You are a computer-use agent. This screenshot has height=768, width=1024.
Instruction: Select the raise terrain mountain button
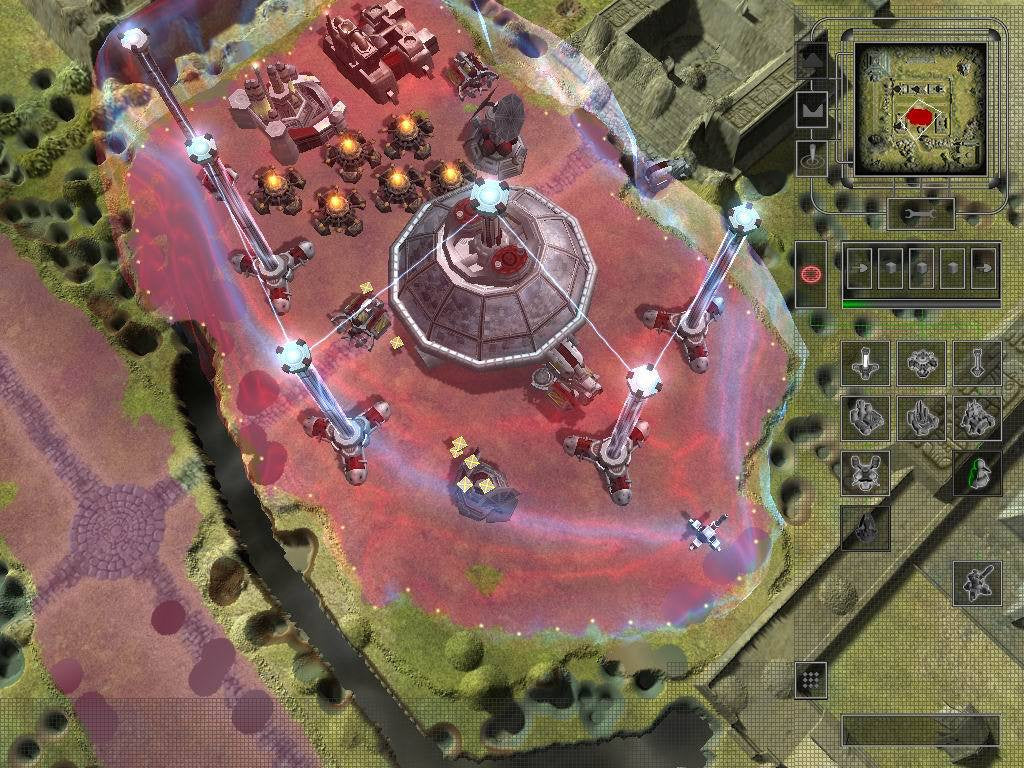811,60
